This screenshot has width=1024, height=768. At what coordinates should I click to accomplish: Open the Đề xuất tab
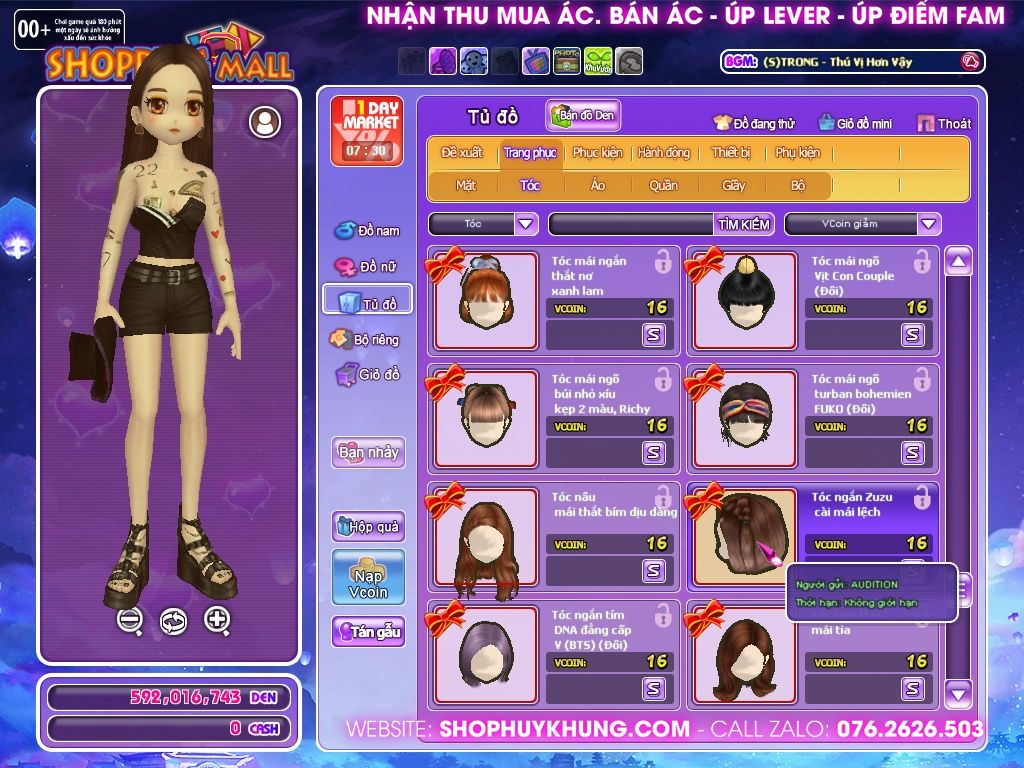(462, 153)
